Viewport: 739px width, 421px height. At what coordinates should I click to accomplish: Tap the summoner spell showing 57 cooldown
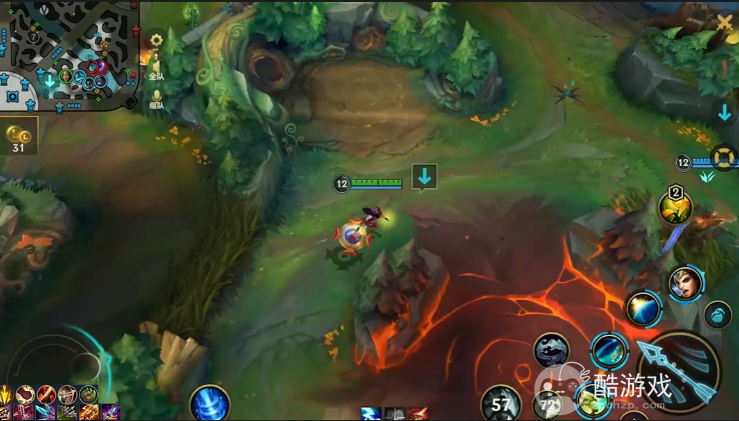point(500,404)
